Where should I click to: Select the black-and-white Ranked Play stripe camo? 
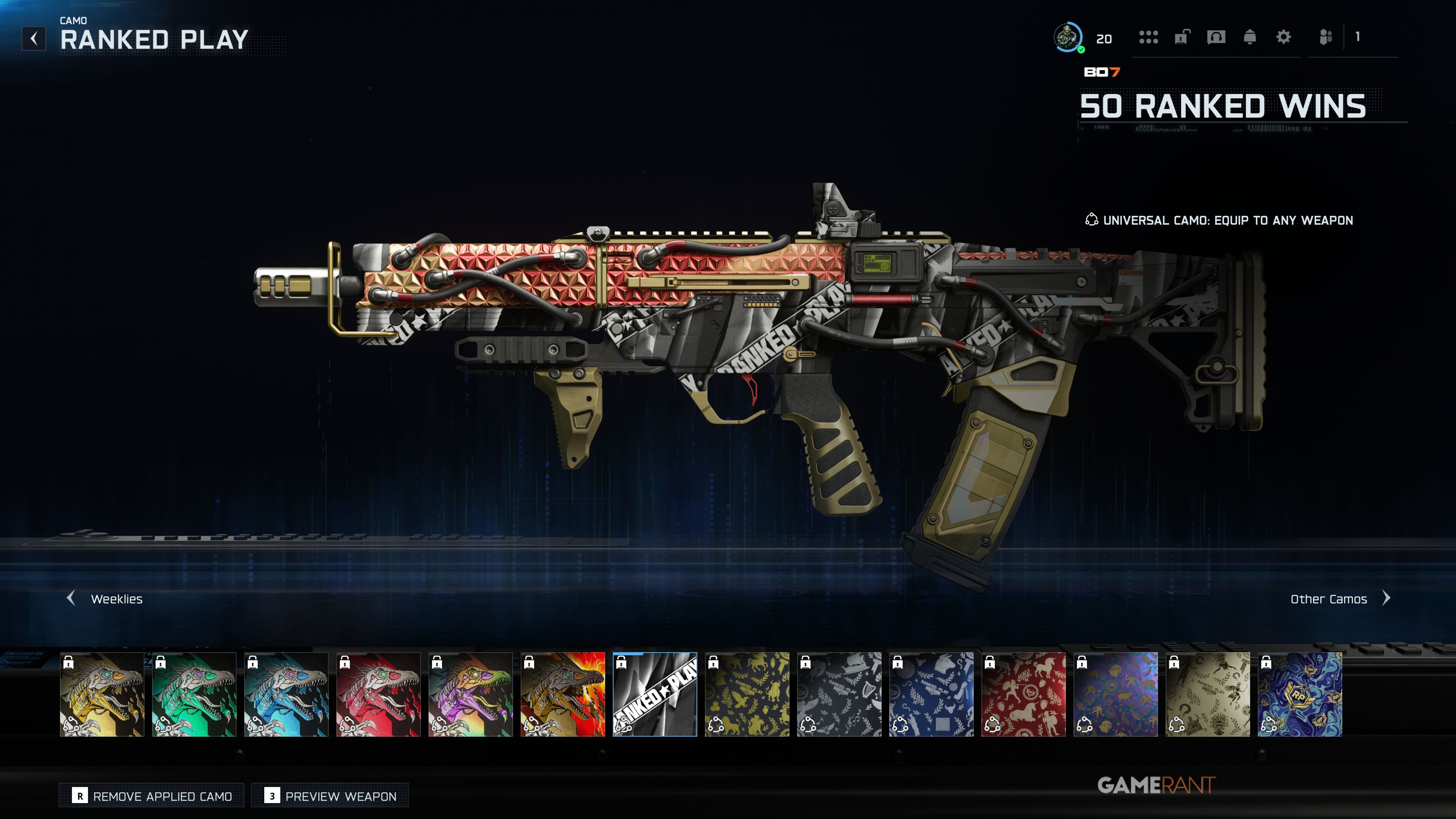[x=654, y=694]
